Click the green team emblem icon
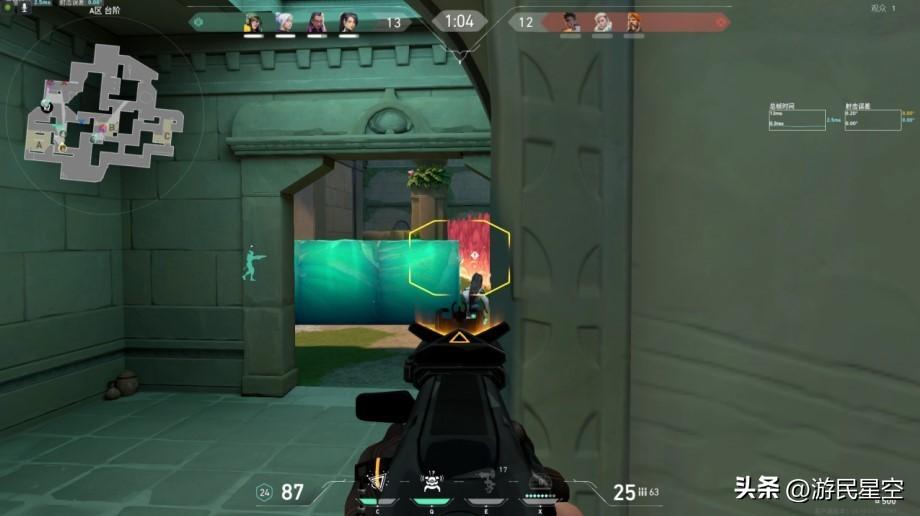The width and height of the screenshot is (920, 516). click(x=197, y=21)
